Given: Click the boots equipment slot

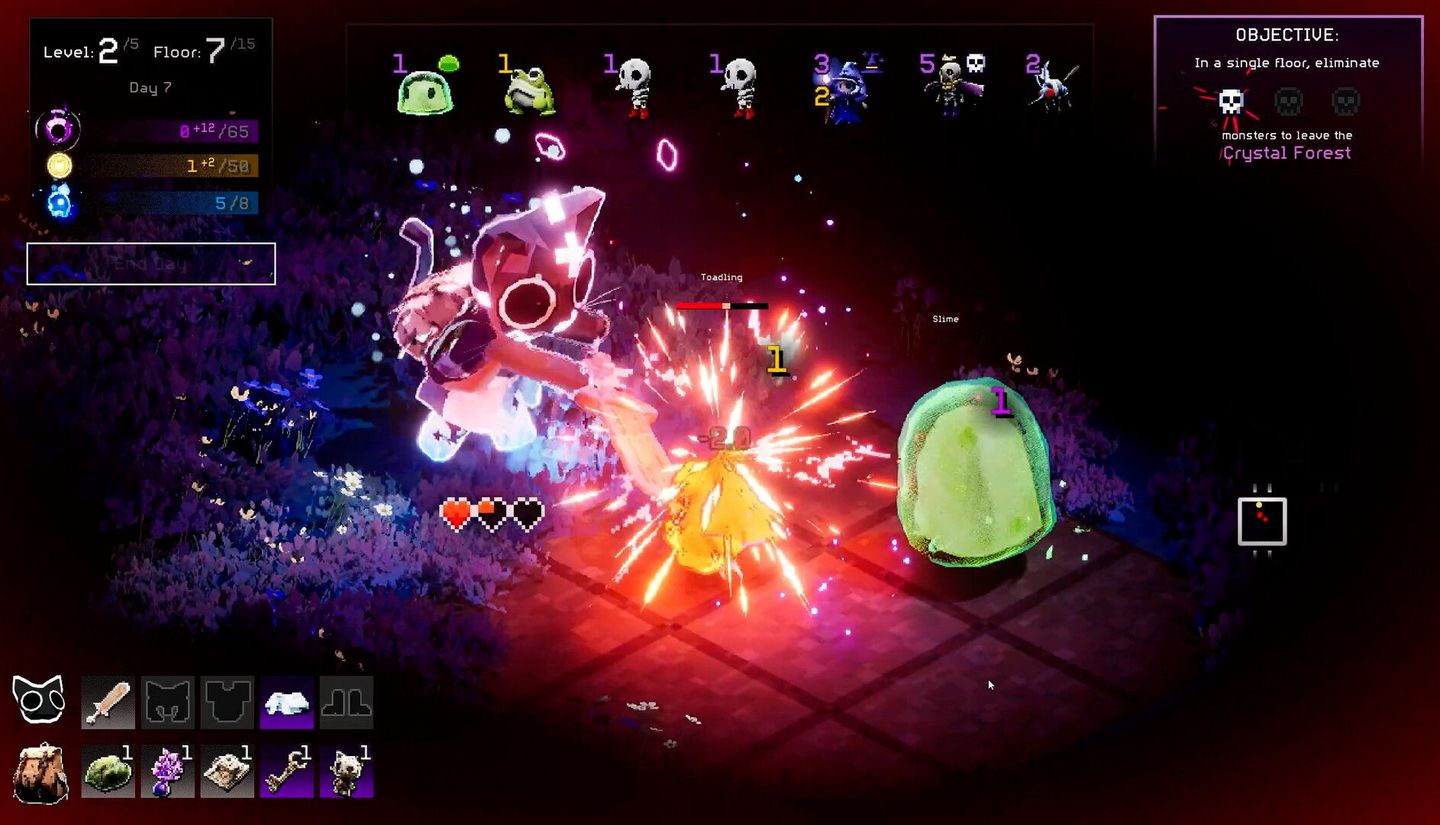Looking at the screenshot, I should click(x=346, y=702).
